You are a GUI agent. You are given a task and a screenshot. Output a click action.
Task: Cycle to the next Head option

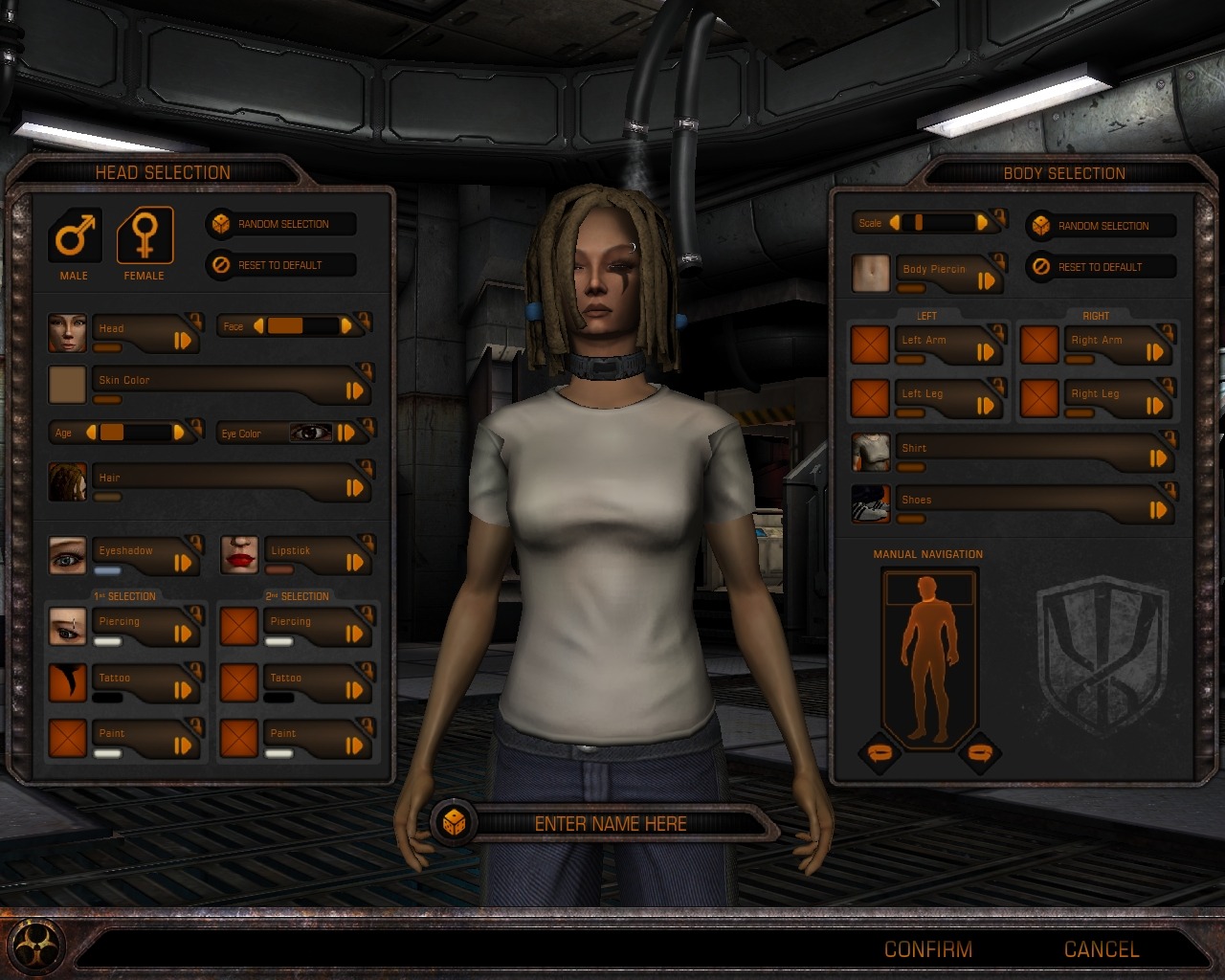(183, 340)
